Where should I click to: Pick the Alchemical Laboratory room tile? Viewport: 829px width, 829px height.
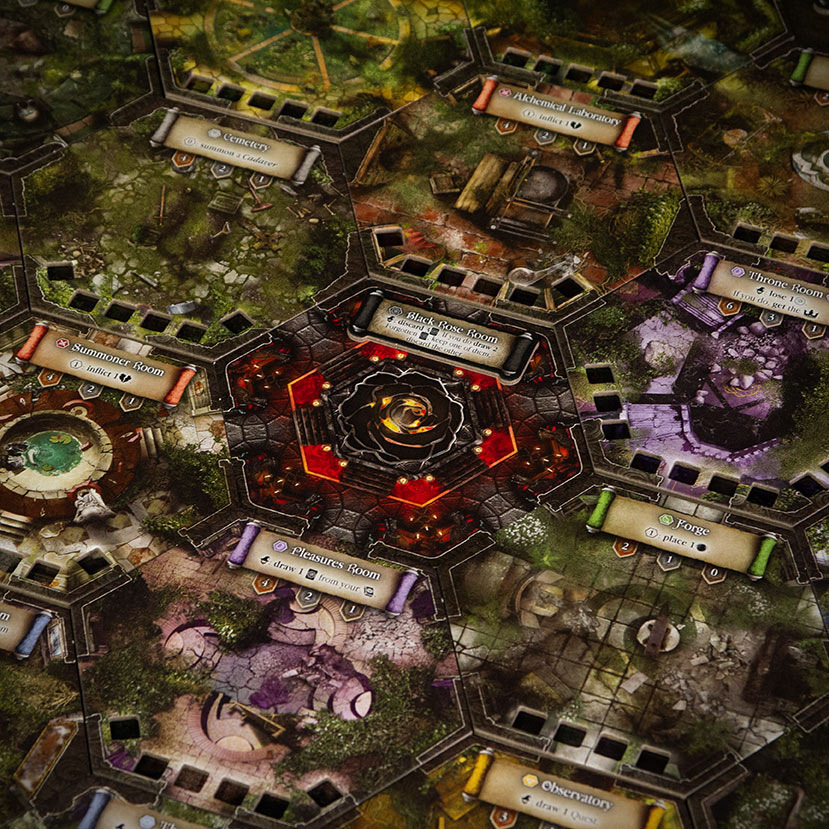point(520,190)
